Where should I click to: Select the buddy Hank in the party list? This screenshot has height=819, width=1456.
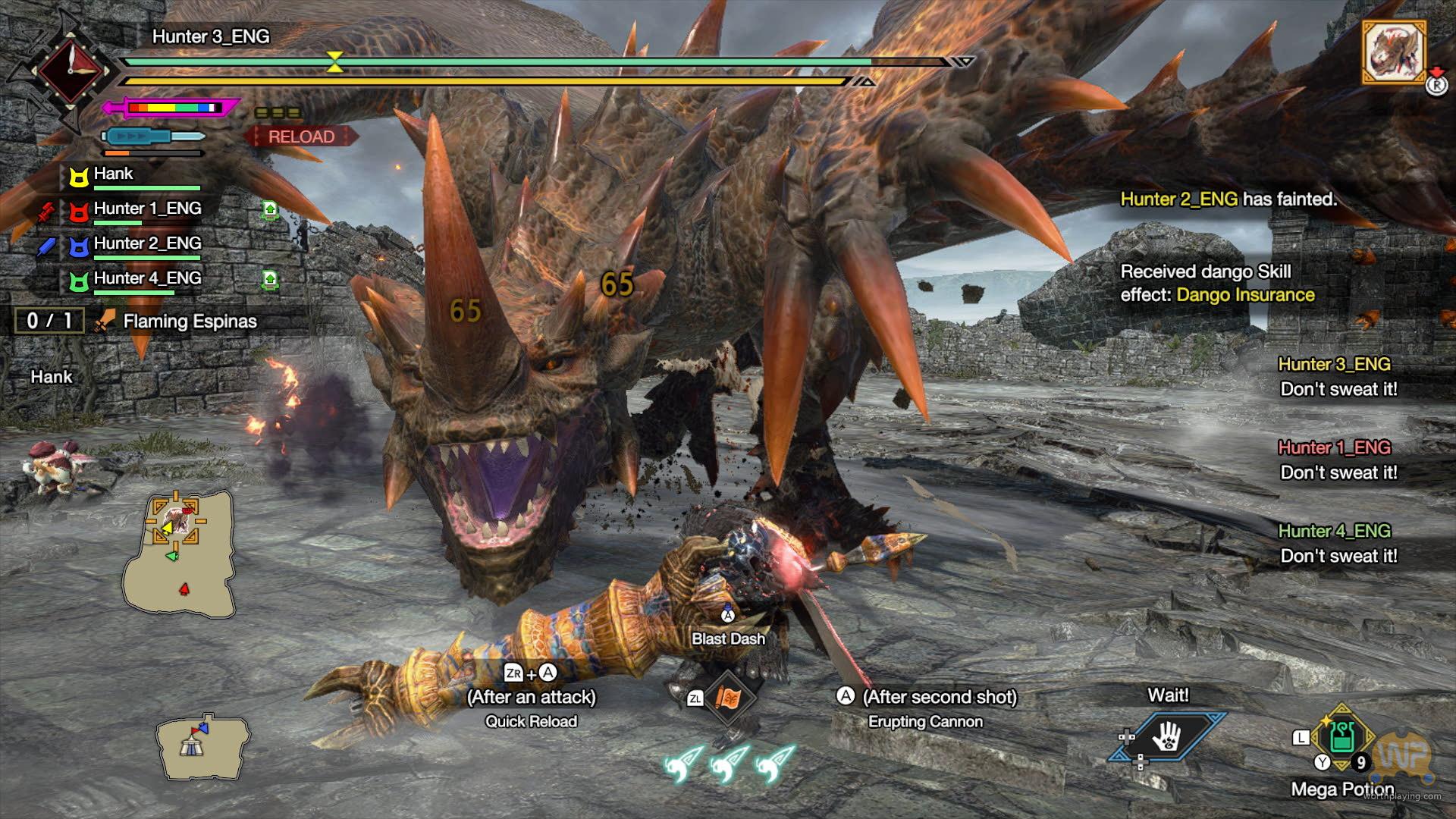tap(114, 174)
